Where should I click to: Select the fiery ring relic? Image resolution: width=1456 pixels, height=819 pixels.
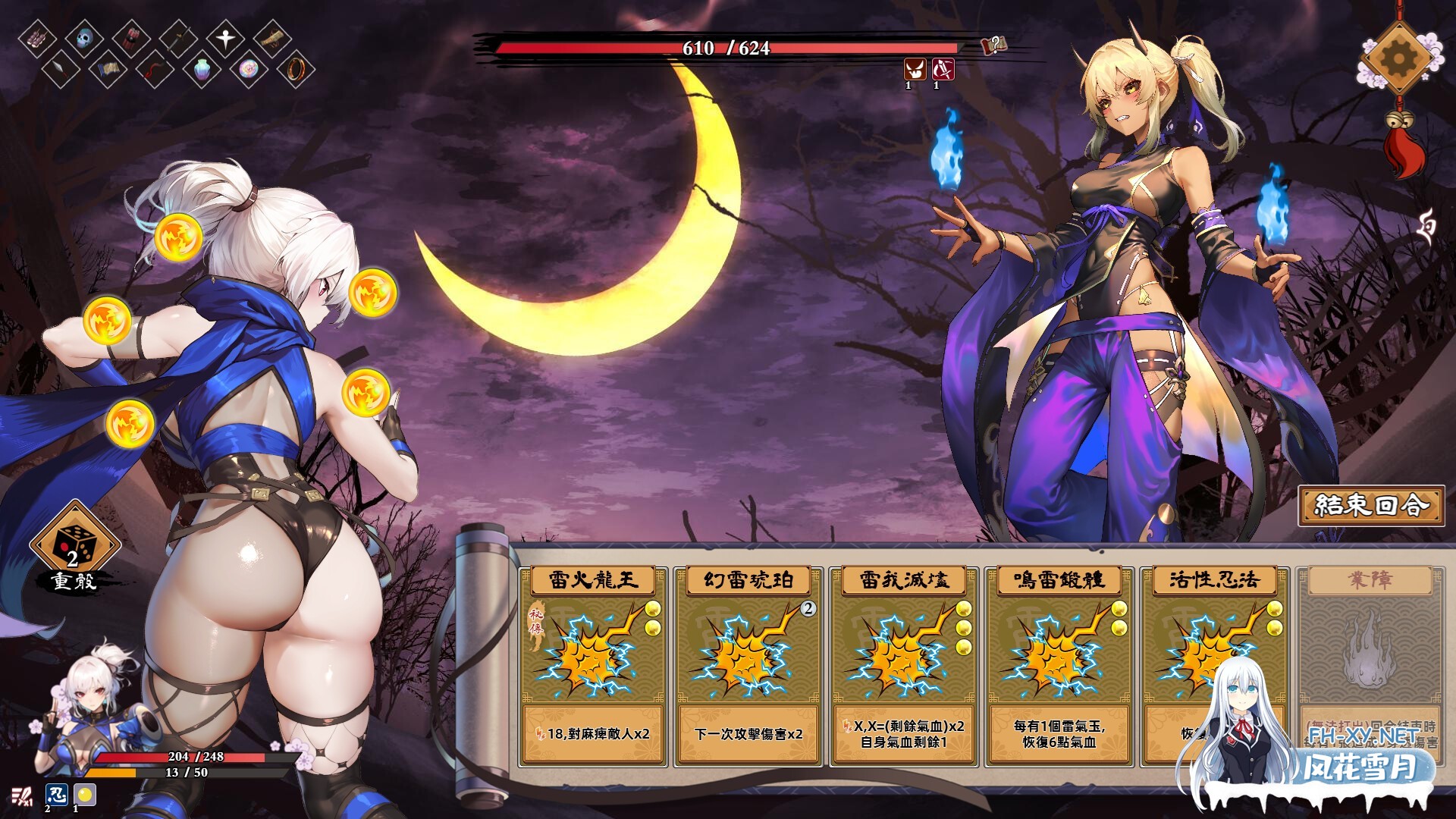click(295, 70)
